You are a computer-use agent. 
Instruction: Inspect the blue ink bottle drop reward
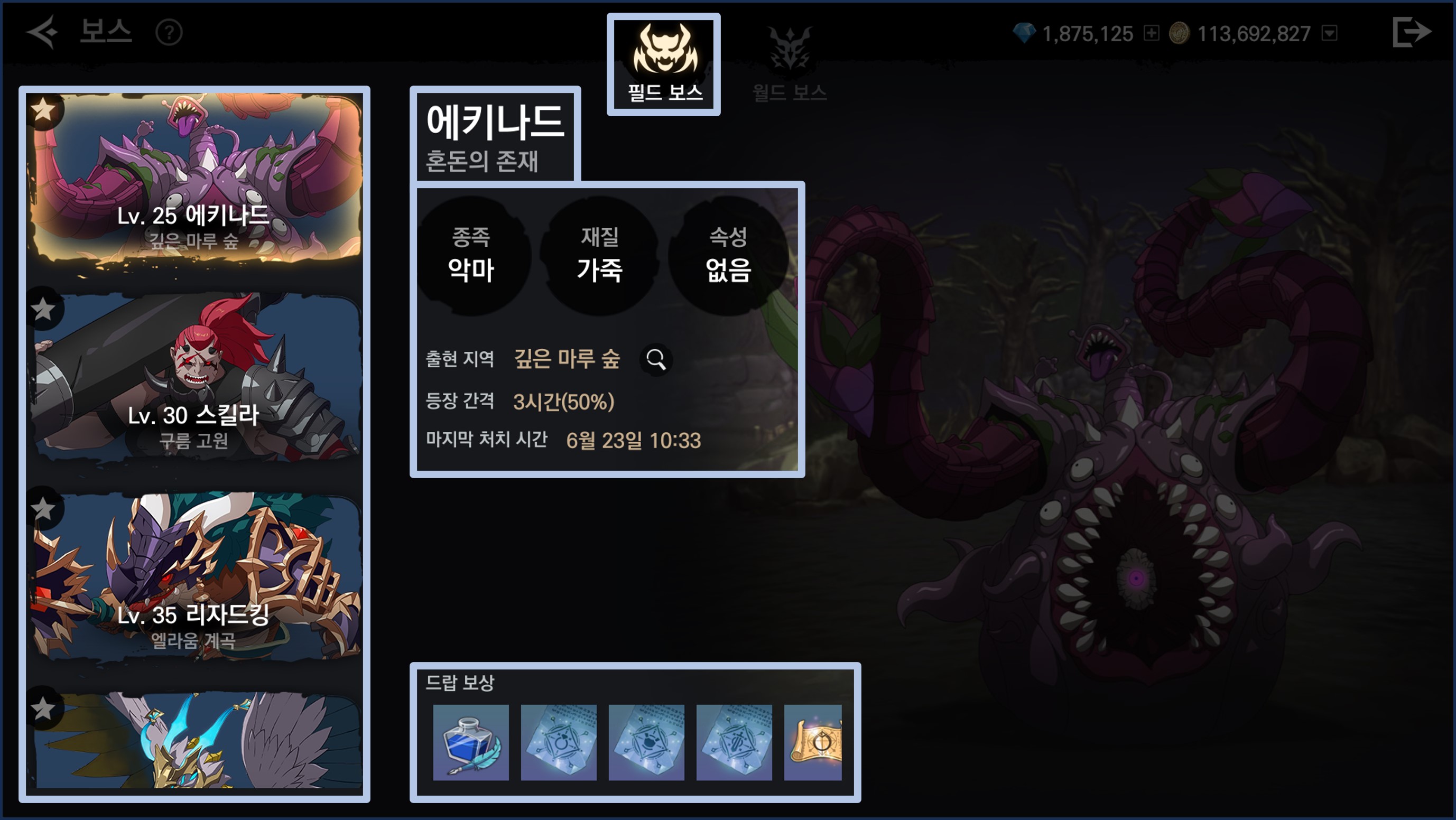point(470,742)
